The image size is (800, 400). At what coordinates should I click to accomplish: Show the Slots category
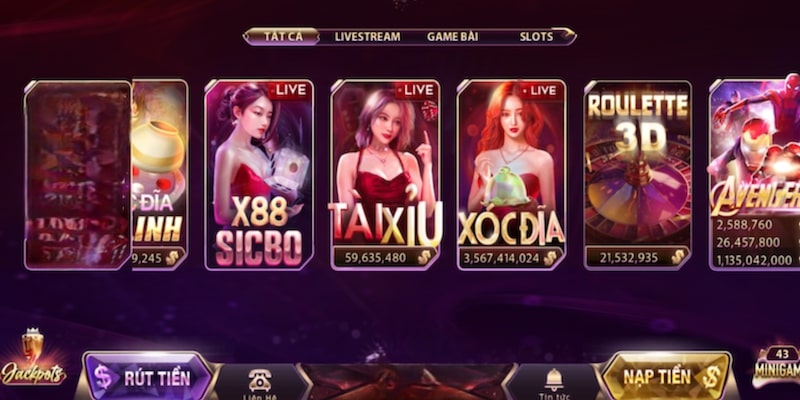pyautogui.click(x=536, y=36)
